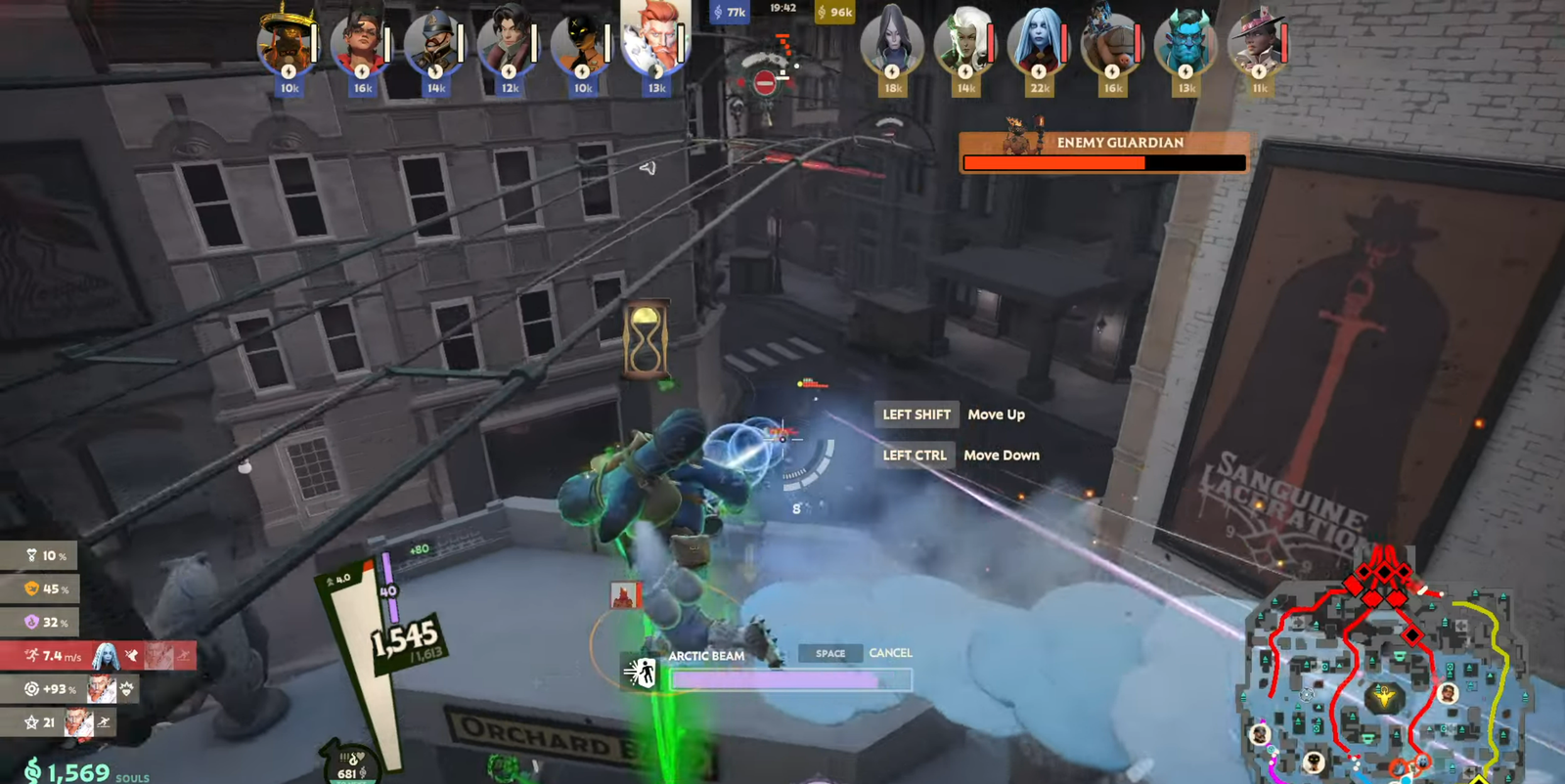The height and width of the screenshot is (784, 1565).
Task: Select the blue horned enemy portrait
Action: pyautogui.click(x=1185, y=46)
